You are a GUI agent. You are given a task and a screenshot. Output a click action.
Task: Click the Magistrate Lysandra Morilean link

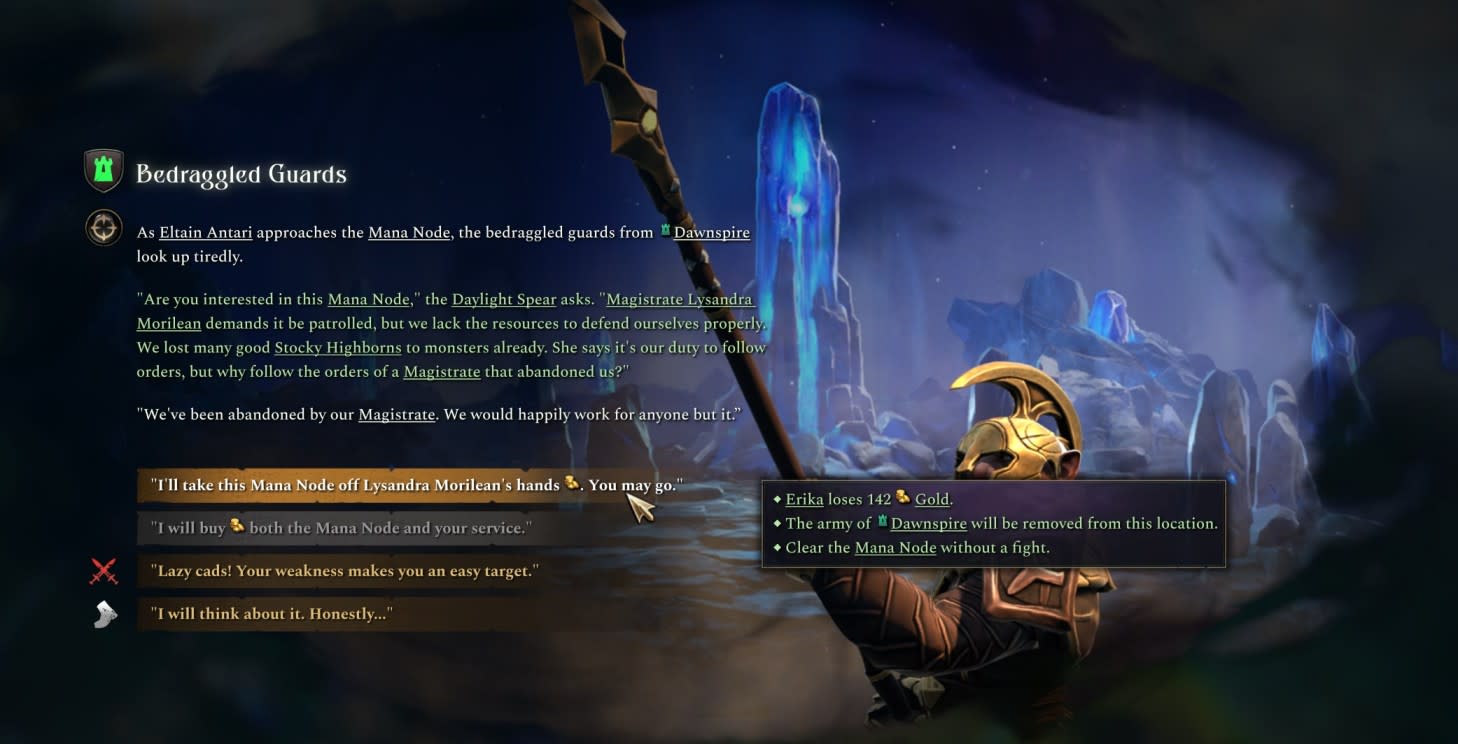click(679, 300)
